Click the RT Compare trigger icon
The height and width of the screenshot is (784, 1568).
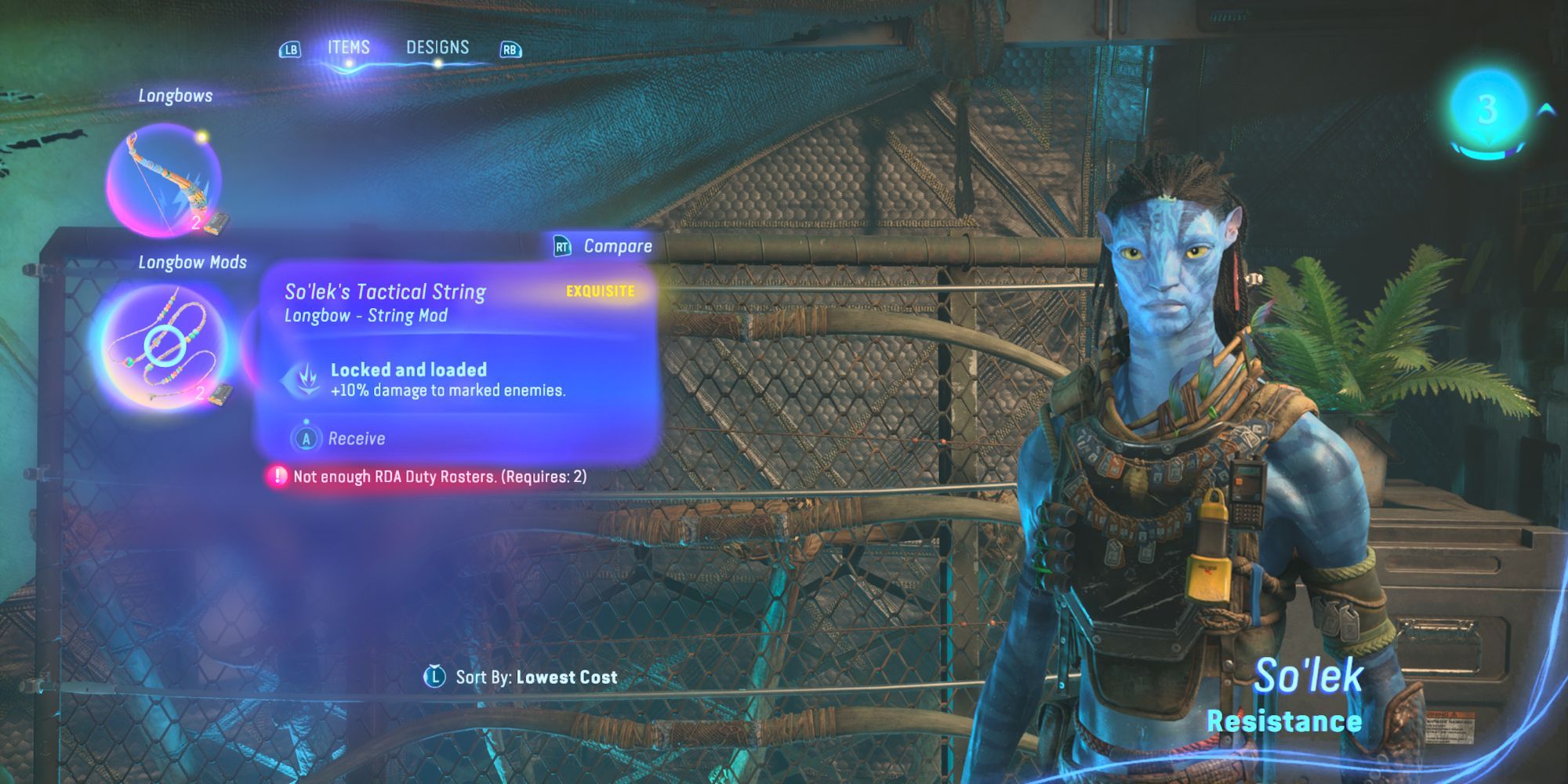561,245
